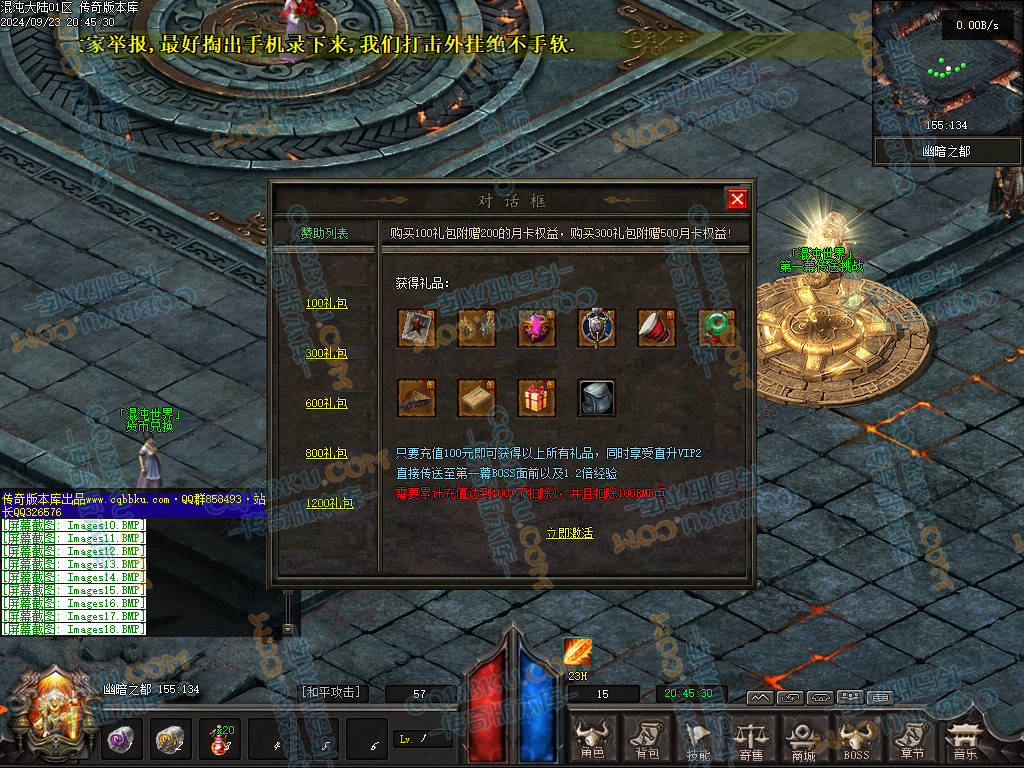
Task: Show the 技能 skills menu
Action: (x=698, y=740)
